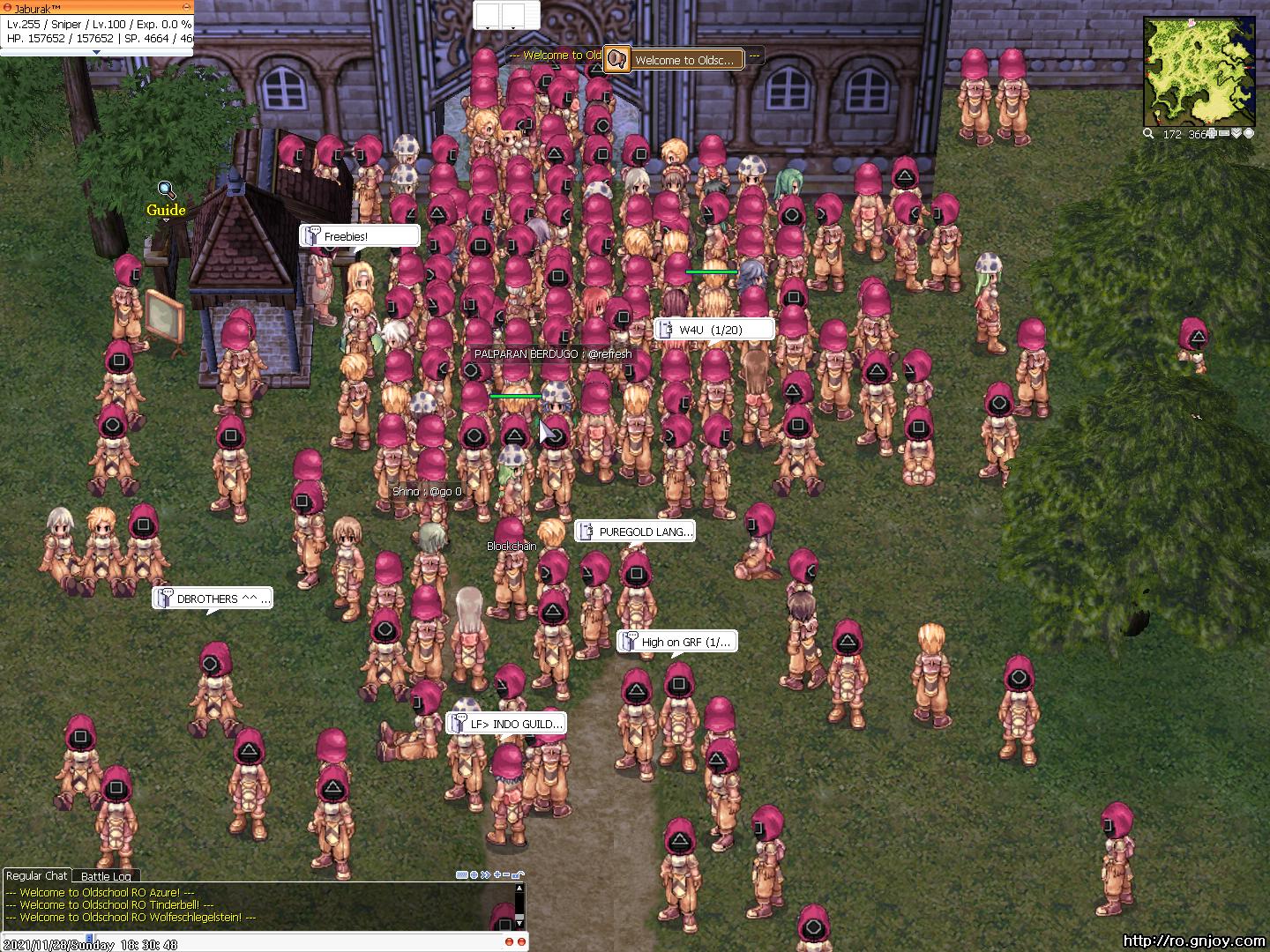This screenshot has height=952, width=1270.
Task: Click the magnifier icon under the minimap
Action: click(1147, 133)
